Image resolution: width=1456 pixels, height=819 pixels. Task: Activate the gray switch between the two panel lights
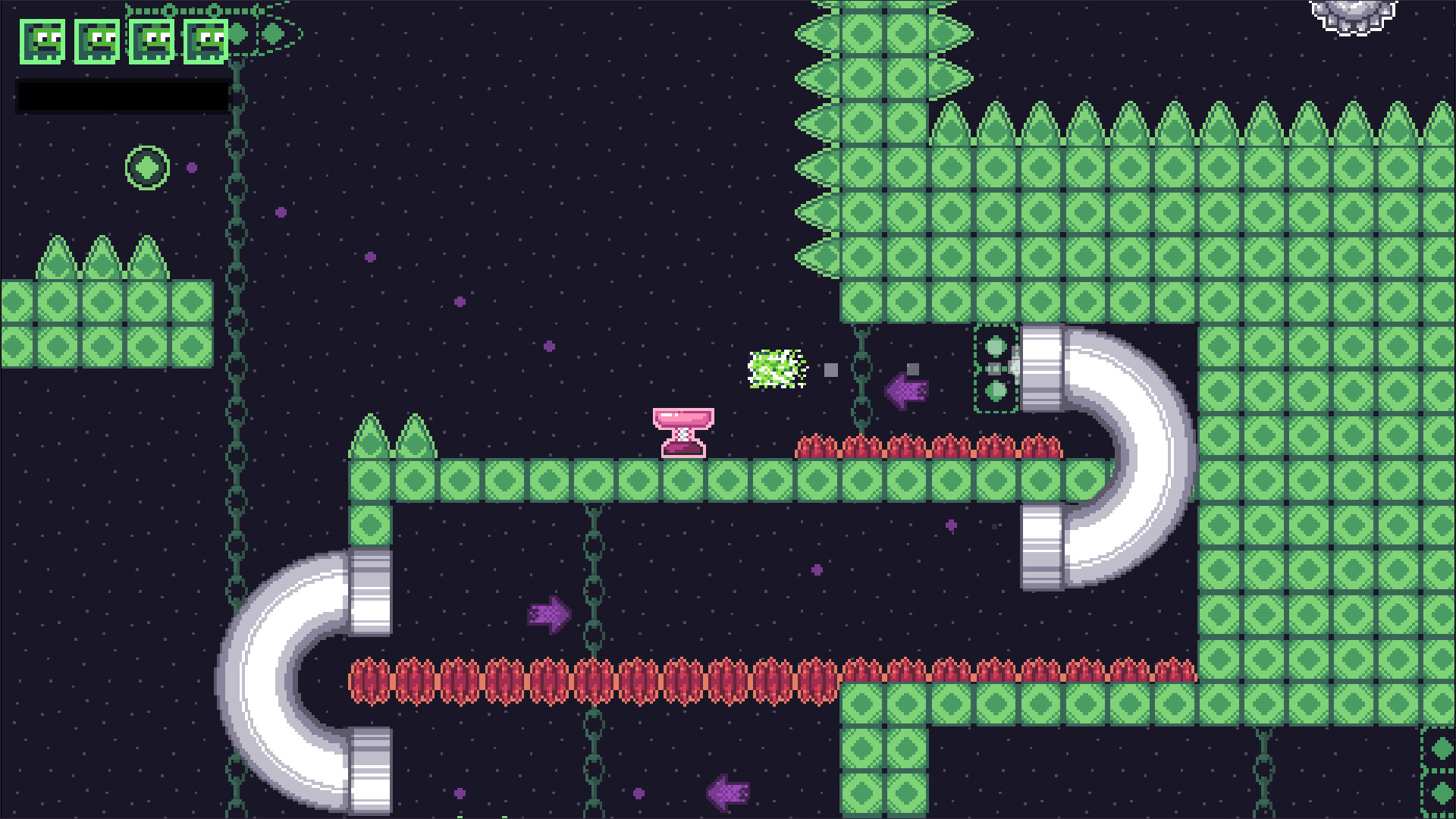click(993, 369)
